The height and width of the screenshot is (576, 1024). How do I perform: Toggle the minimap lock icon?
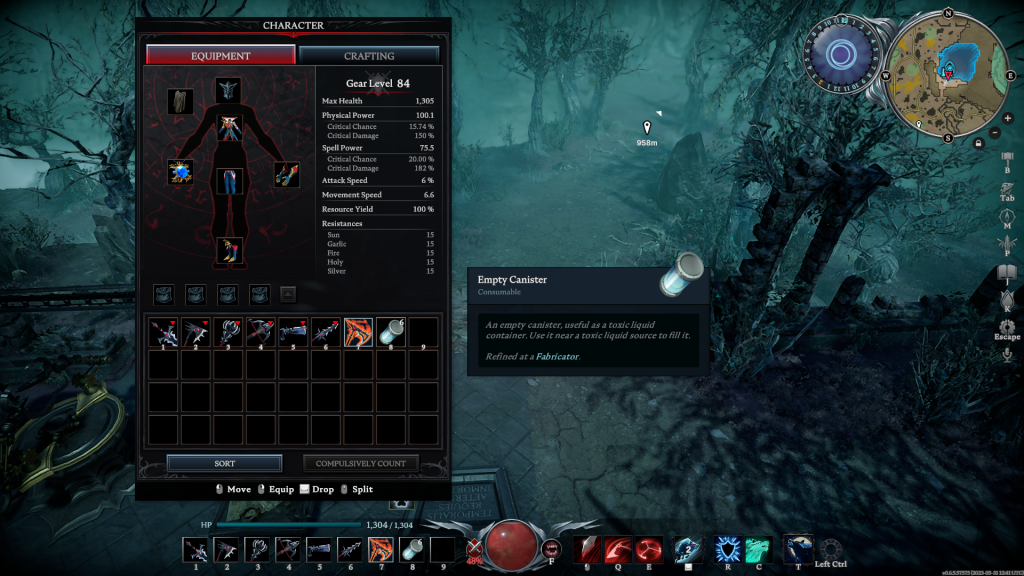click(x=978, y=143)
